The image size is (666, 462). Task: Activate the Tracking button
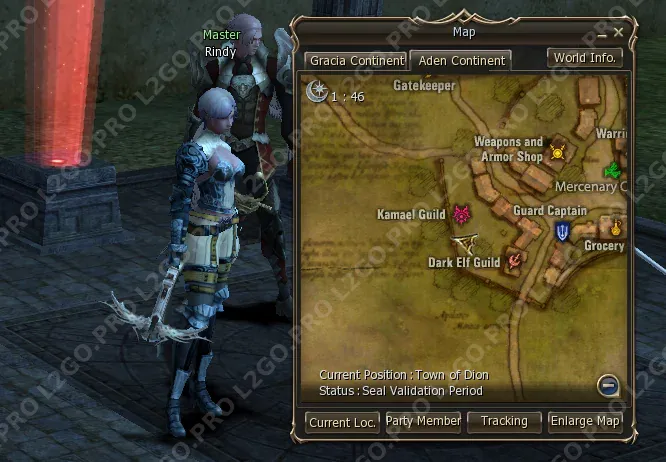504,422
